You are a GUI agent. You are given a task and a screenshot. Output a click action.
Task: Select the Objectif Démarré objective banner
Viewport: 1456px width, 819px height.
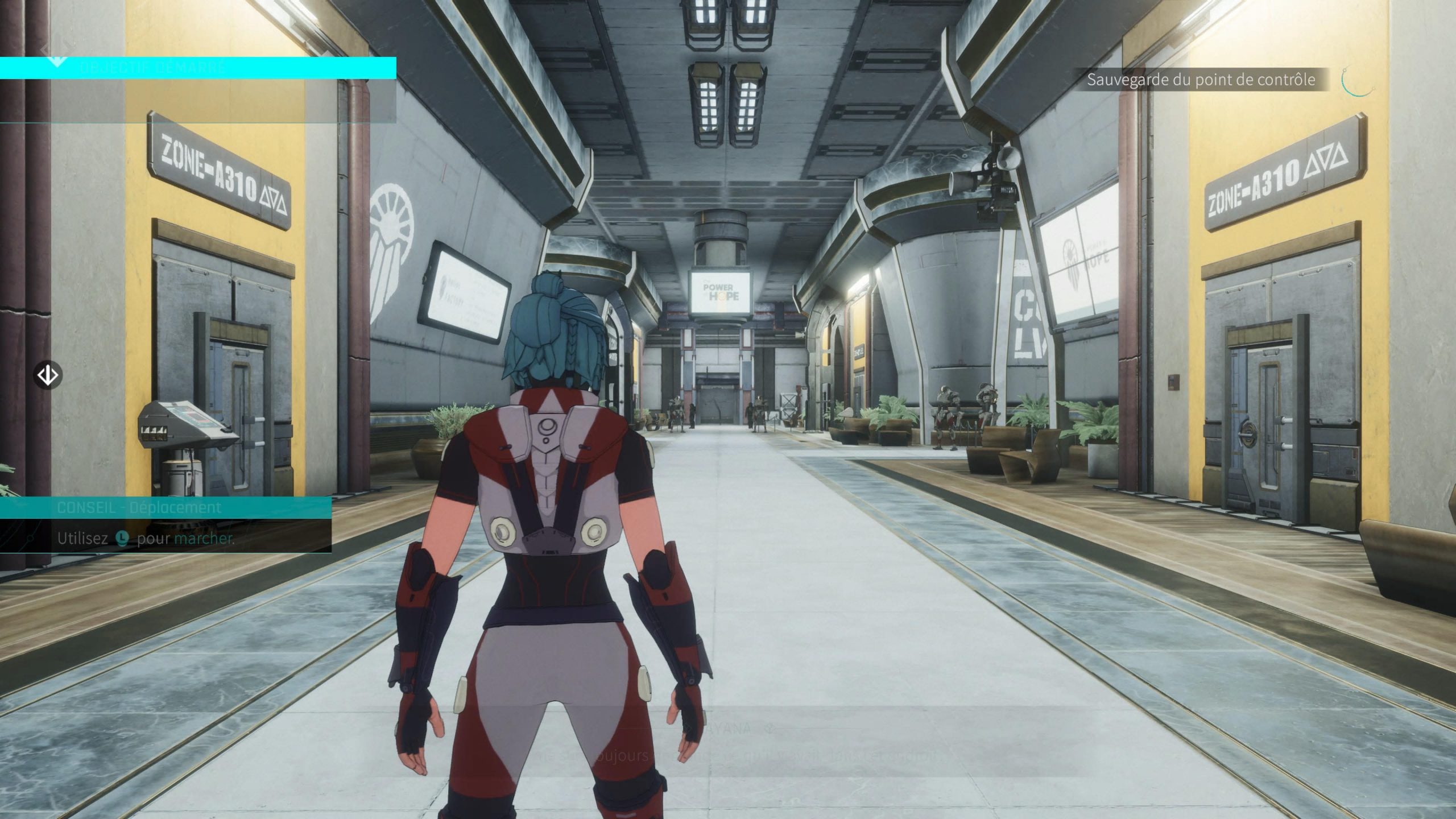pos(198,68)
